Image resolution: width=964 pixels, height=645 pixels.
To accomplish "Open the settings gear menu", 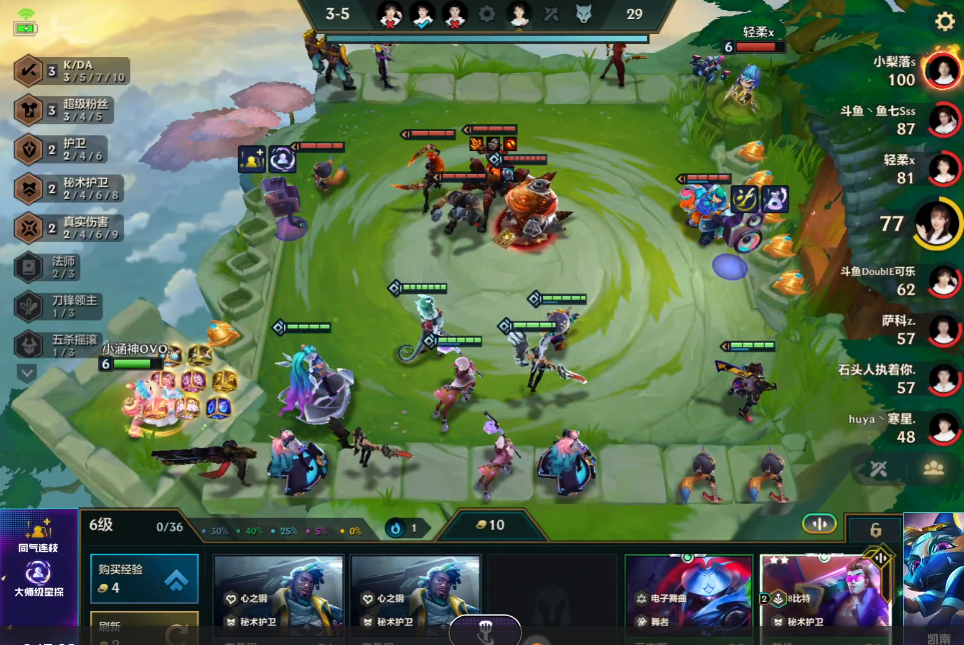I will tap(944, 21).
